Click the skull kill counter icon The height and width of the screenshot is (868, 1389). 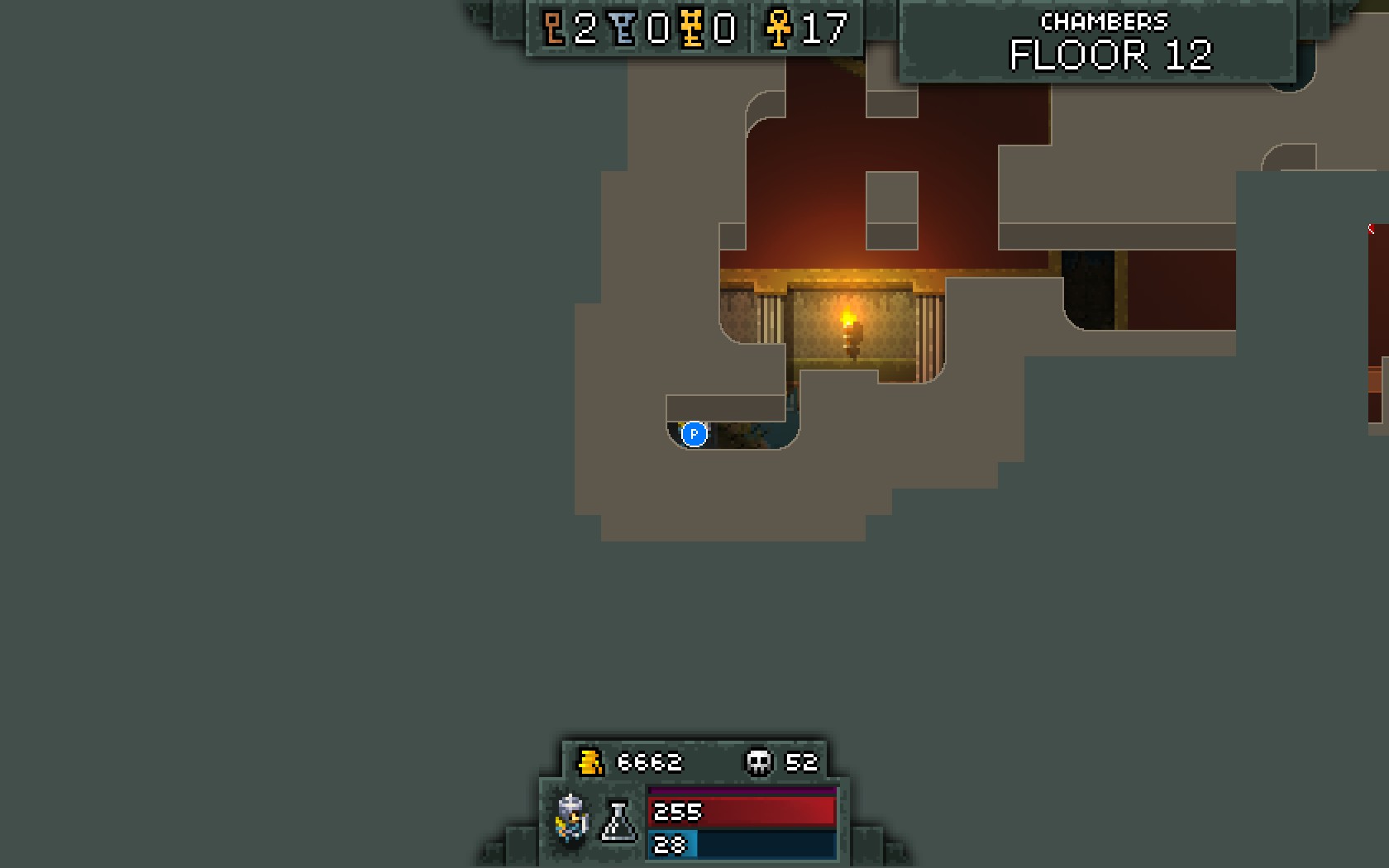[x=759, y=761]
